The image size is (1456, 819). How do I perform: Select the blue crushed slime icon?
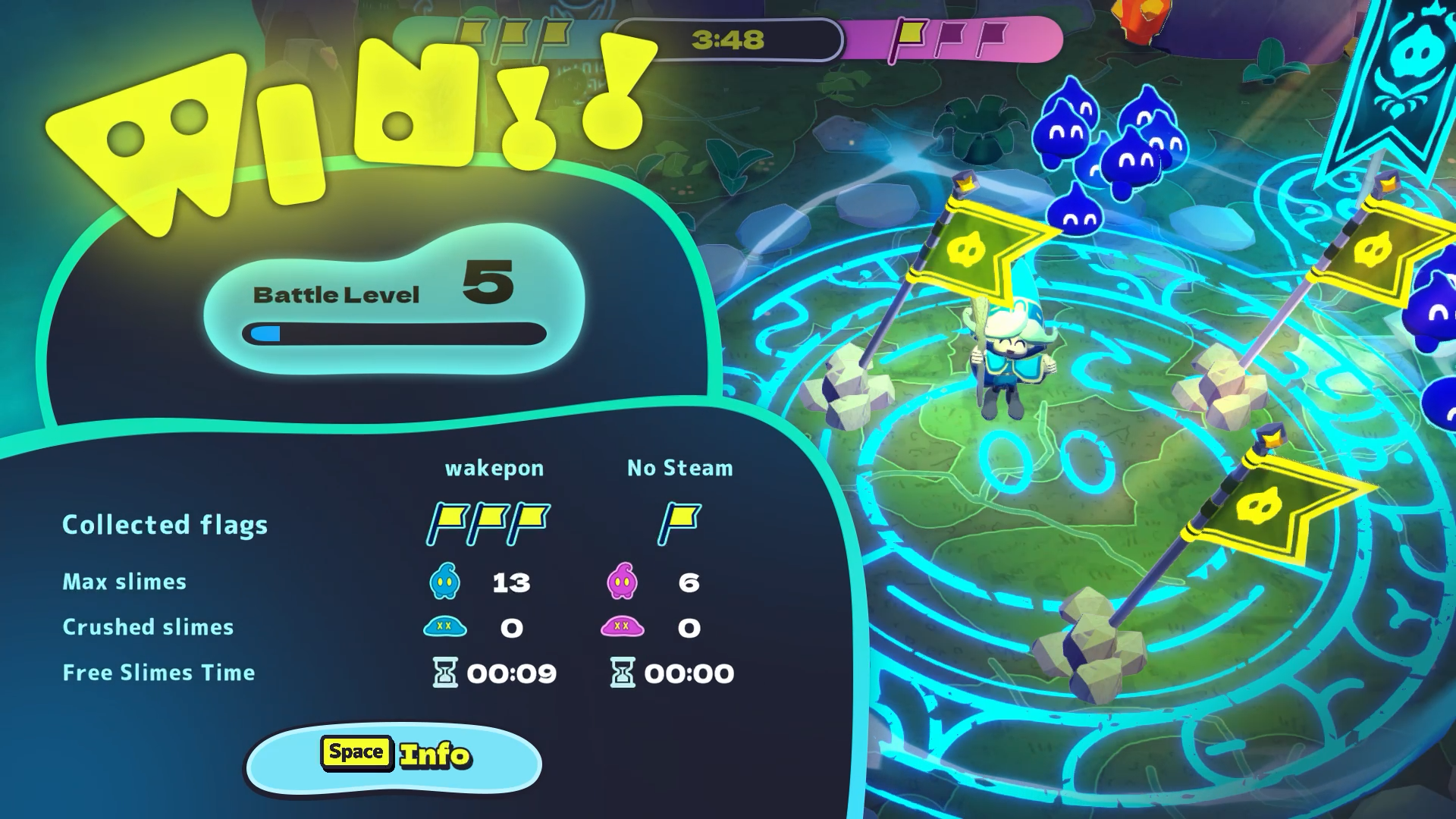point(447,627)
